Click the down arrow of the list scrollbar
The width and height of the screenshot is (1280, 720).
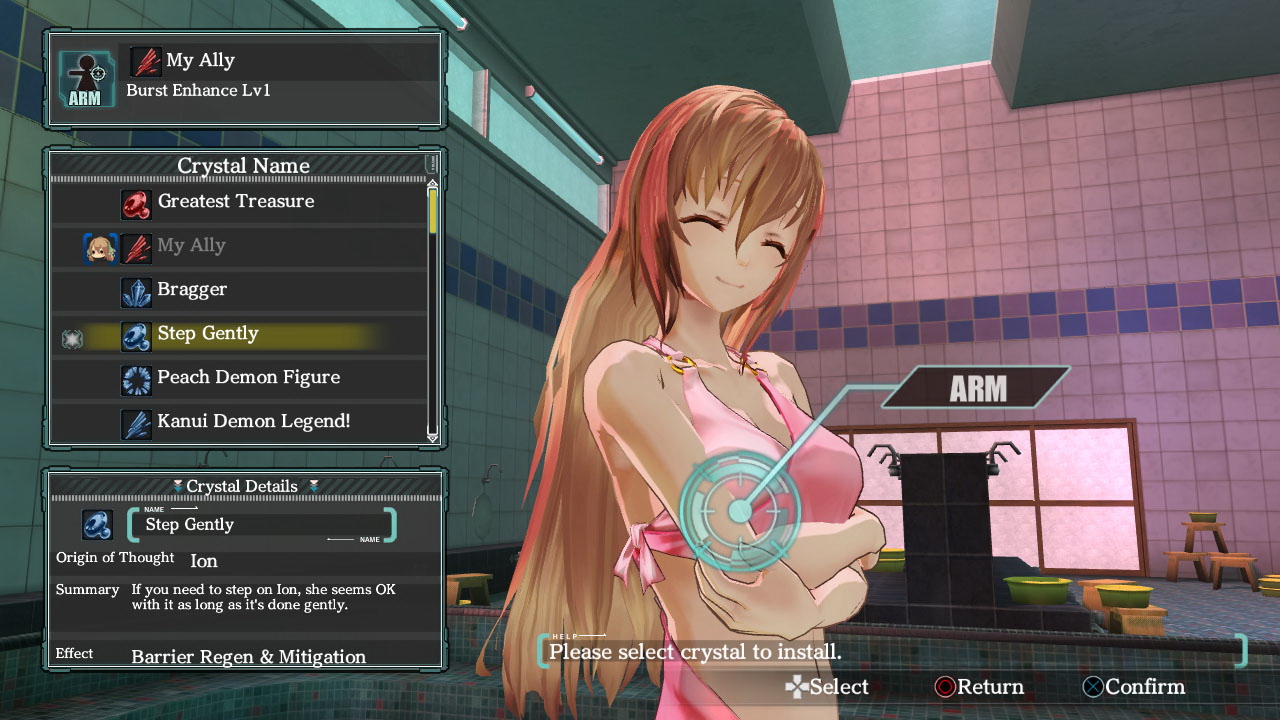click(x=432, y=438)
